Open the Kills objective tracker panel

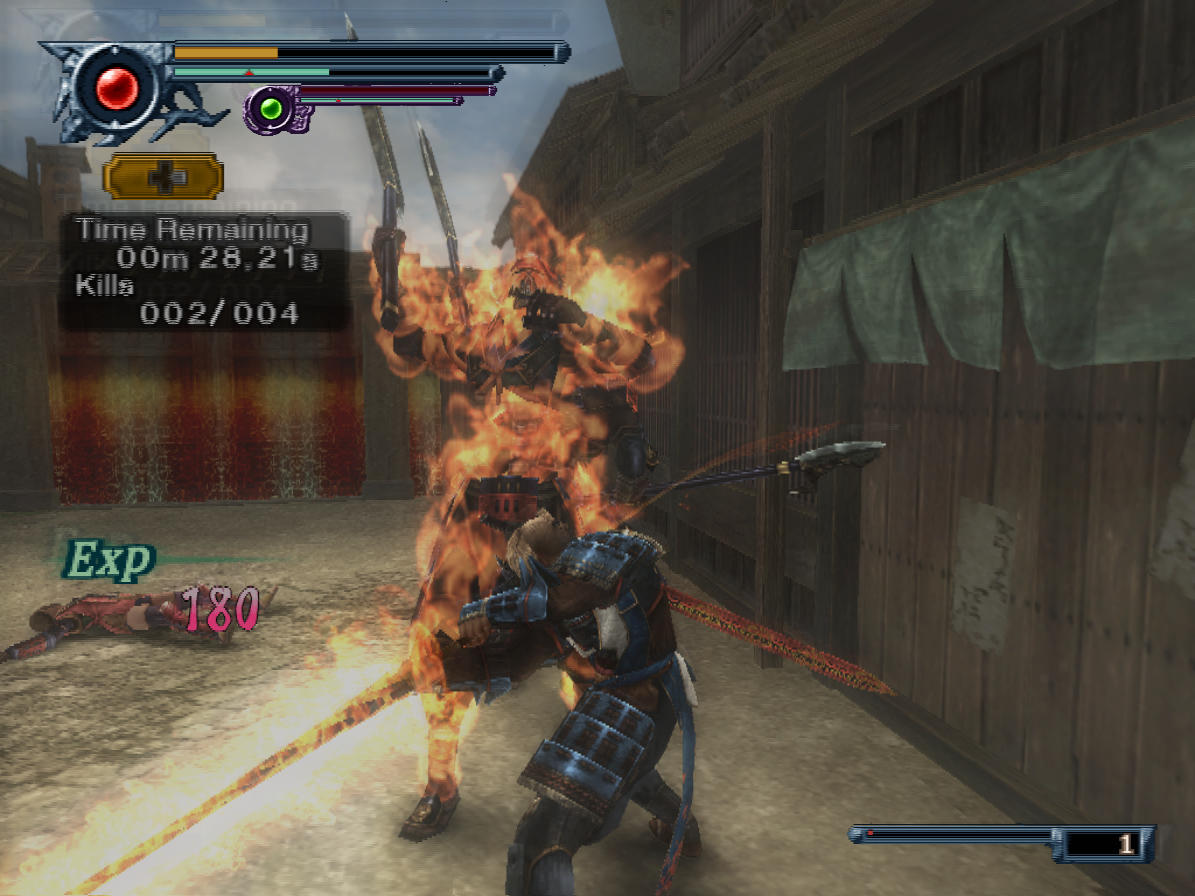coord(204,300)
